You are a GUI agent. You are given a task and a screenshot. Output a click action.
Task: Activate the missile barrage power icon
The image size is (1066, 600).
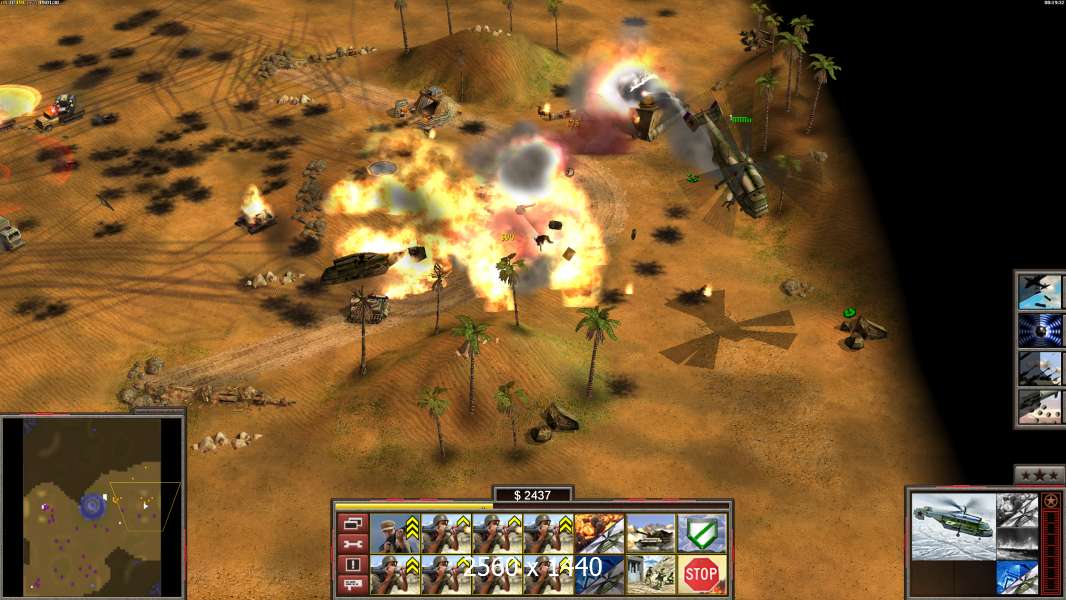(x=1039, y=406)
